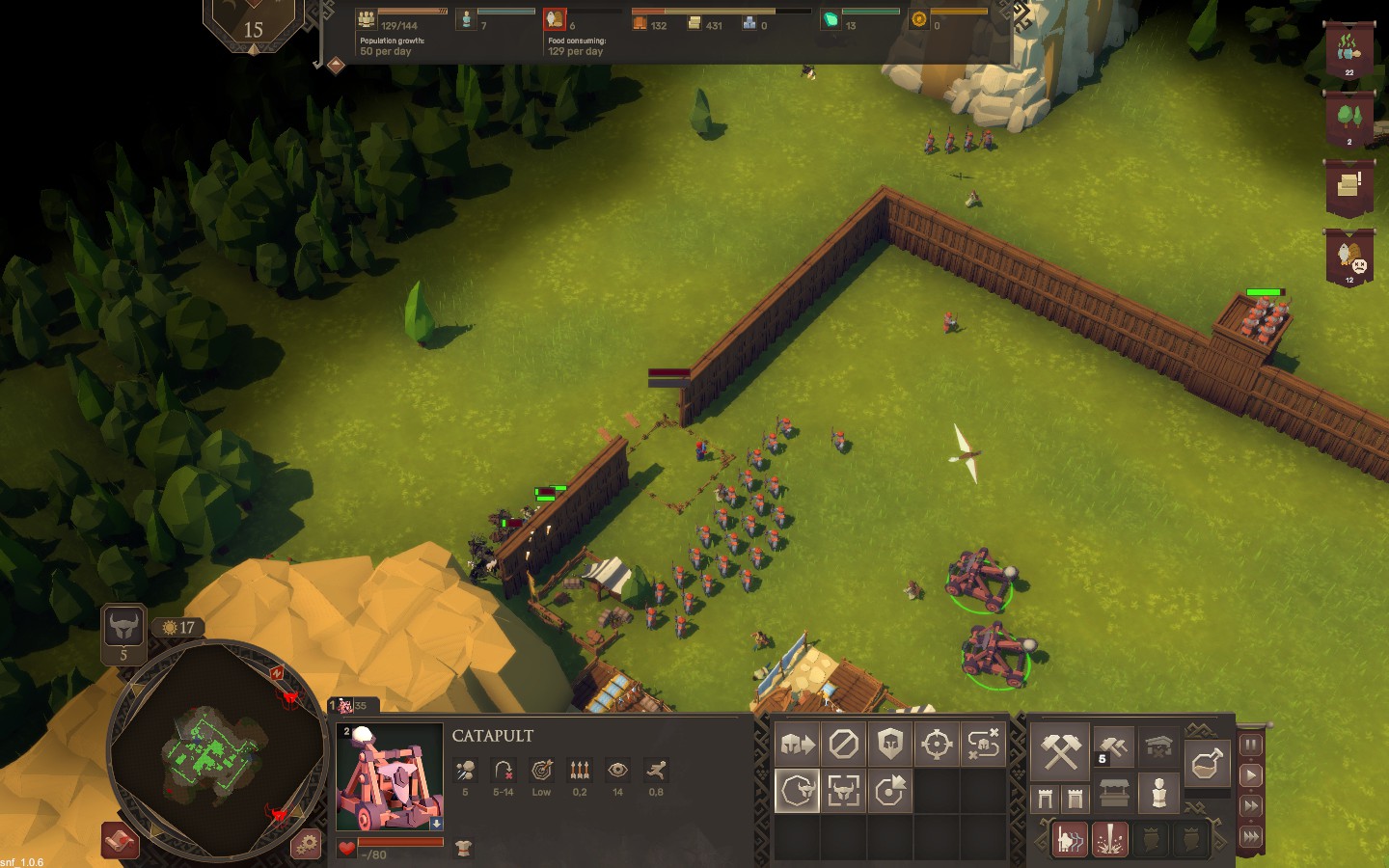Pause the game speed
This screenshot has width=1389, height=868.
point(1251,745)
